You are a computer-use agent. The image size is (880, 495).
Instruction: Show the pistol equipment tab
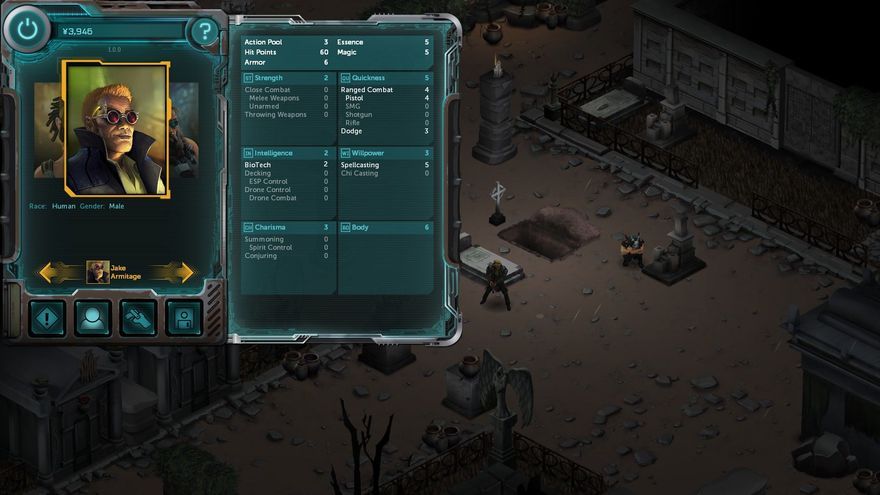138,318
